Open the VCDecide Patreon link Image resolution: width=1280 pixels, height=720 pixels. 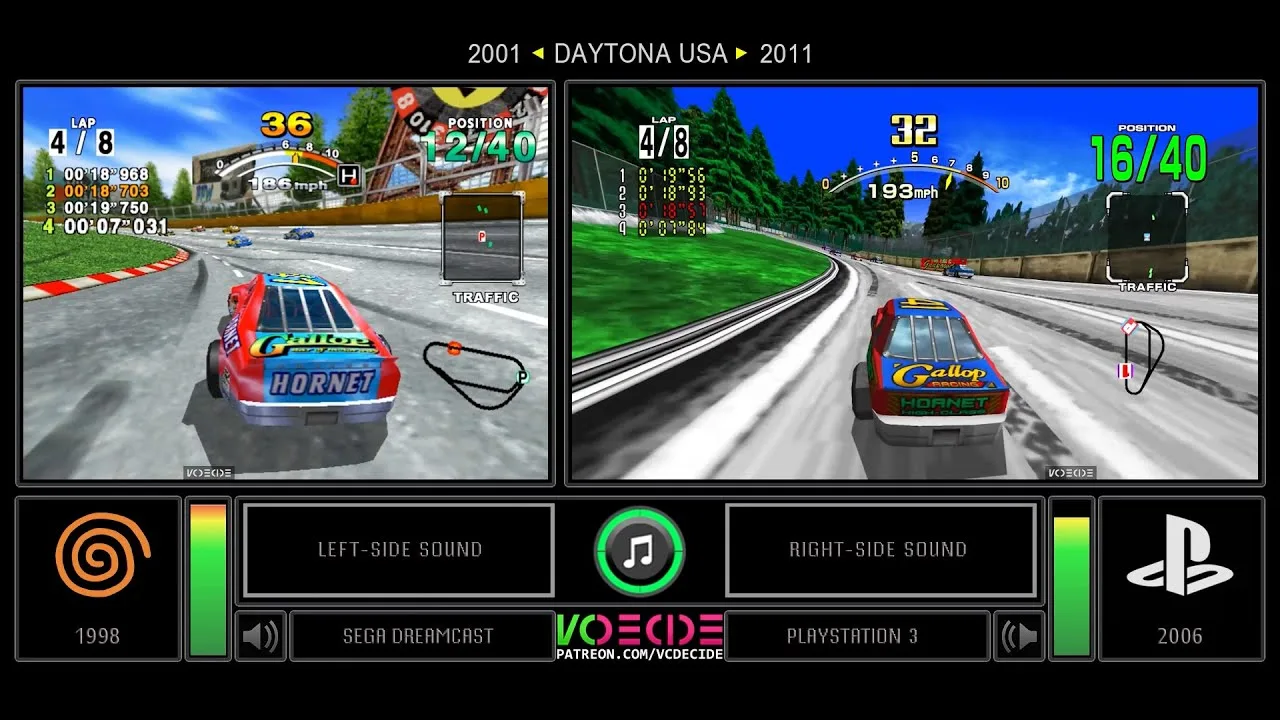[x=639, y=654]
